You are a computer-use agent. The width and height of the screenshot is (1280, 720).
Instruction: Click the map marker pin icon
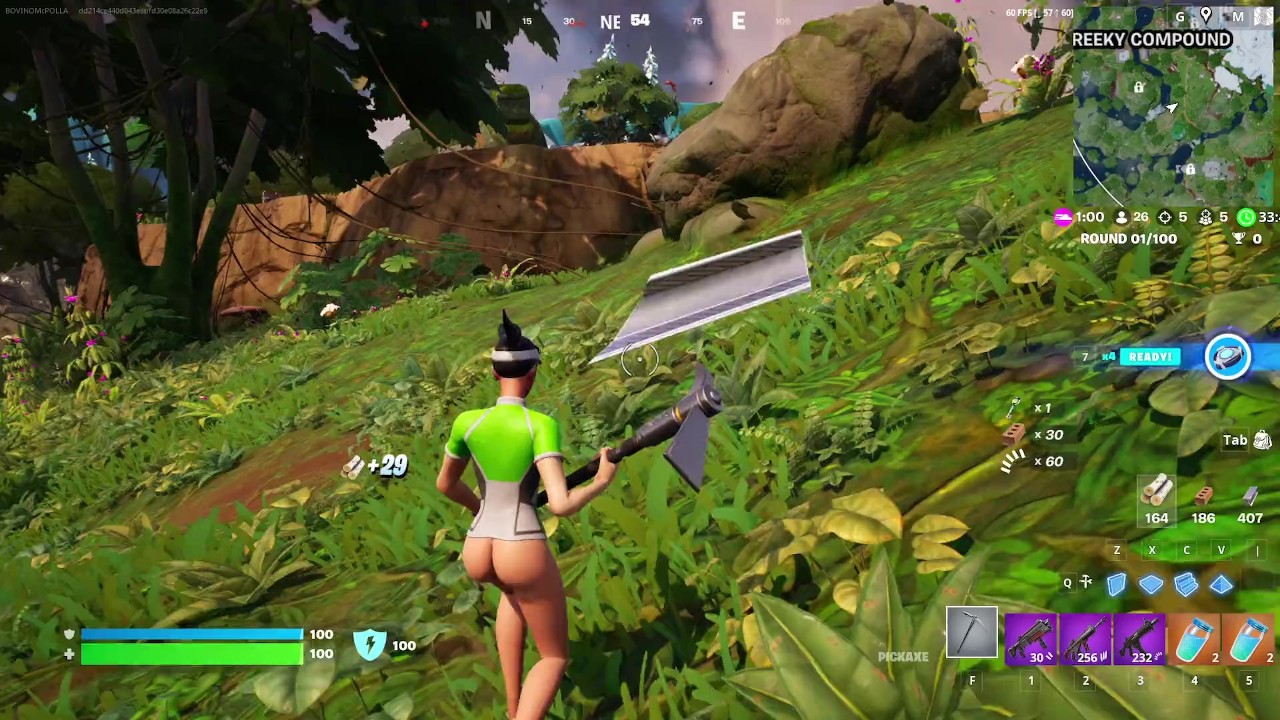(x=1206, y=16)
